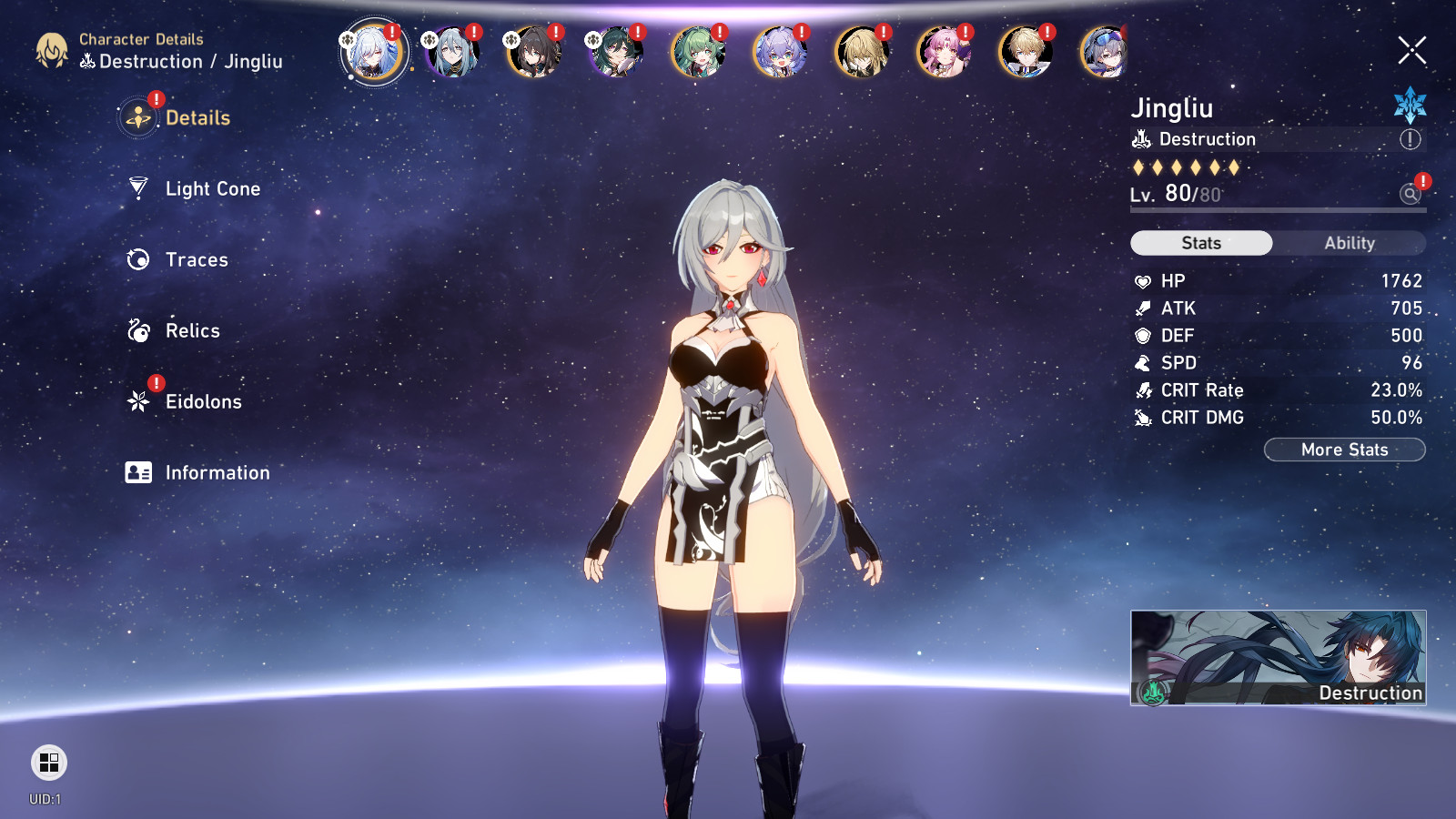Image resolution: width=1456 pixels, height=819 pixels.
Task: Click the Destruction path icon under Jingliu's name
Action: [x=1143, y=139]
